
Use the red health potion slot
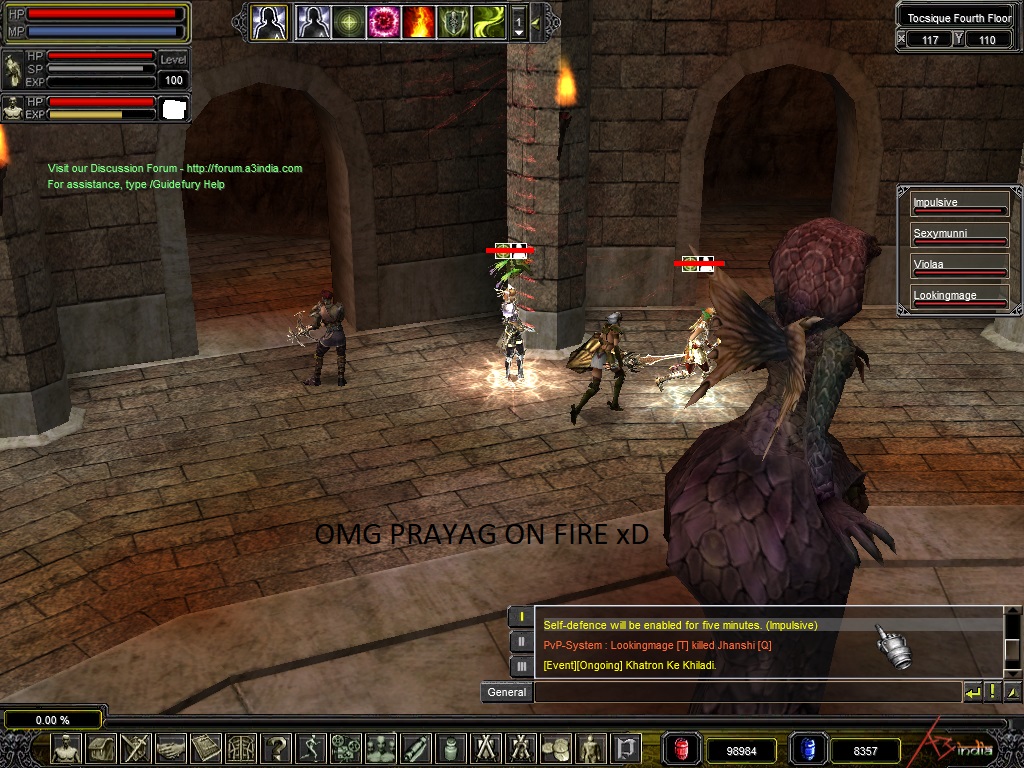[x=683, y=749]
